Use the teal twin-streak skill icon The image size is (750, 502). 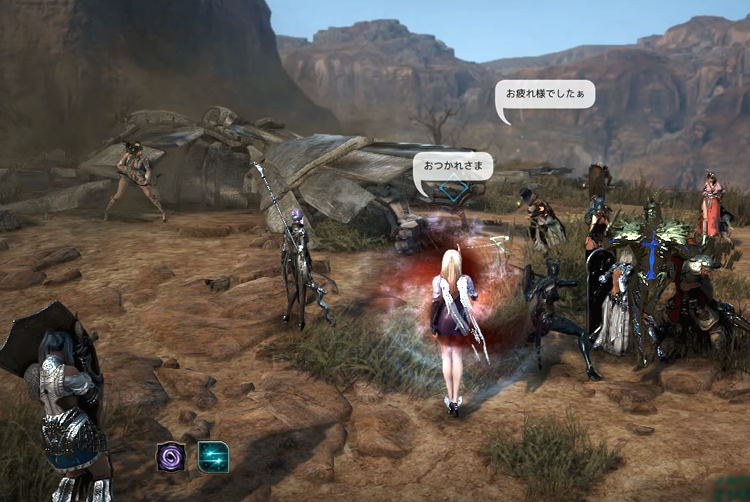tap(213, 457)
